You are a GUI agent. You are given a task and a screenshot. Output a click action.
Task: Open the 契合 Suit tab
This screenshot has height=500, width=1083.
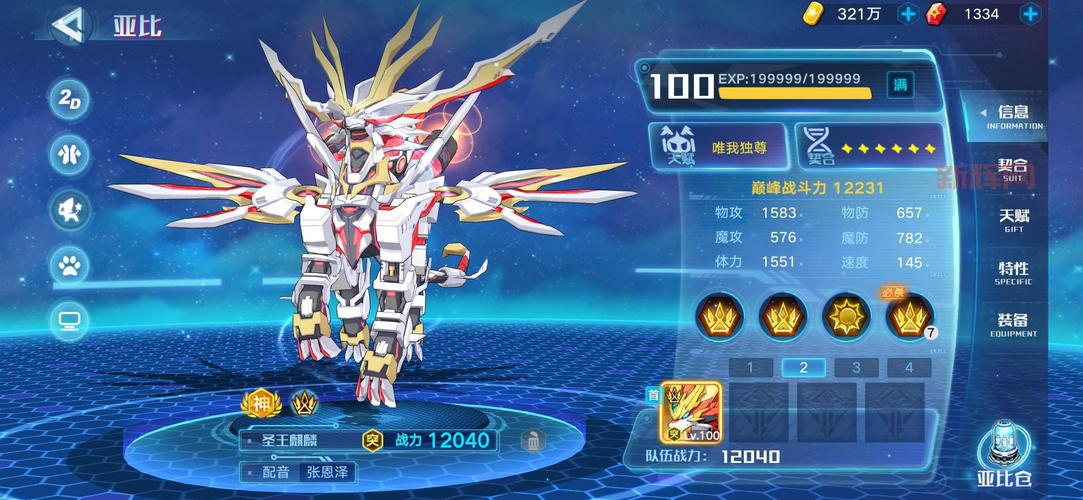tap(1013, 169)
